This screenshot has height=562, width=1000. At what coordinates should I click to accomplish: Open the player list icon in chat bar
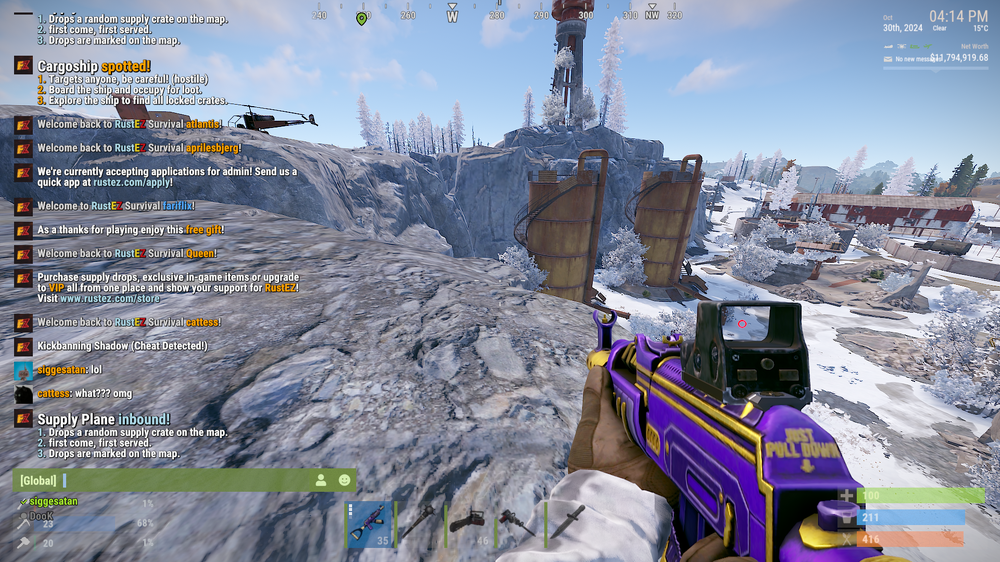tap(321, 480)
